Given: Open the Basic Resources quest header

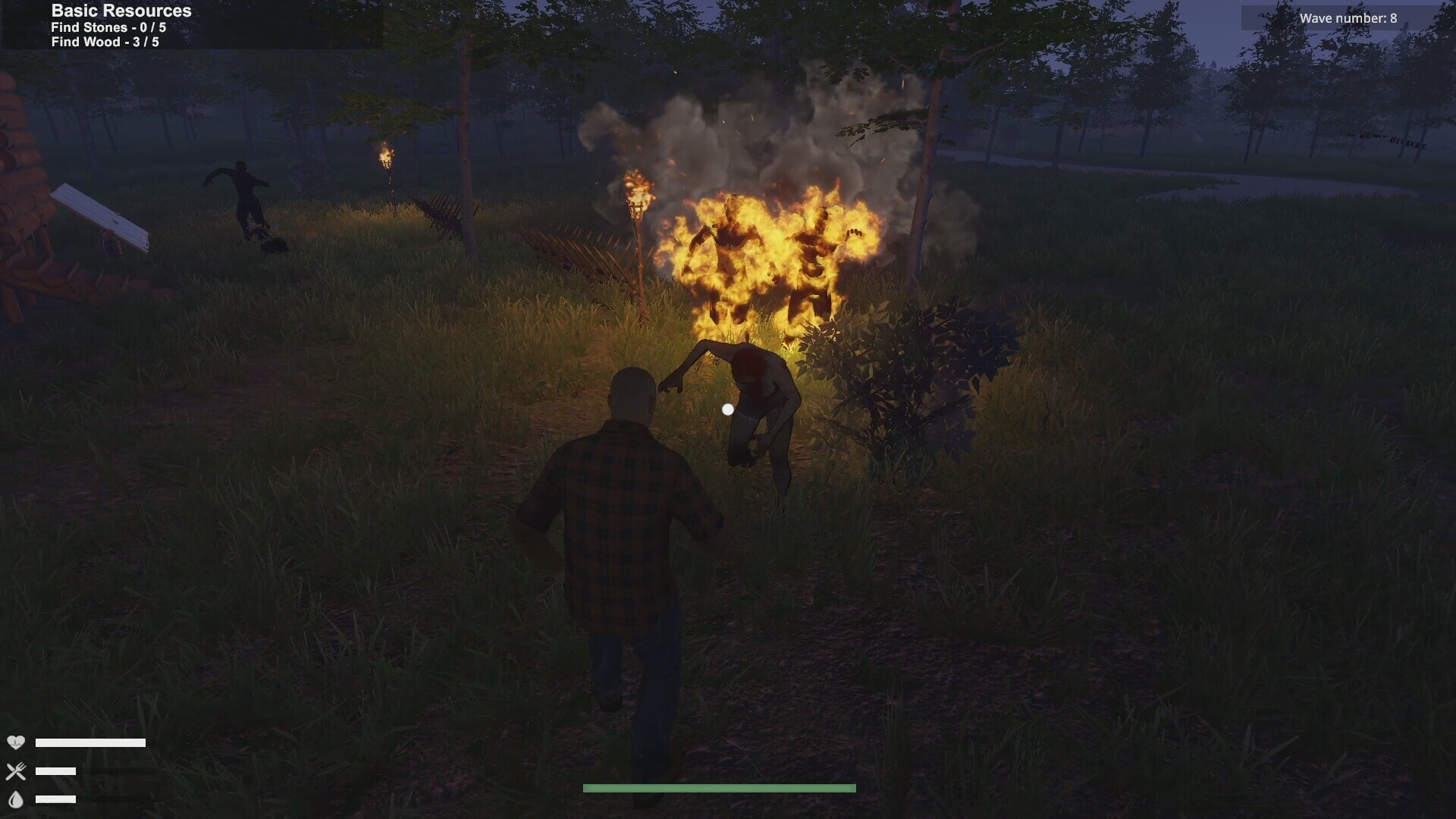Looking at the screenshot, I should point(119,11).
